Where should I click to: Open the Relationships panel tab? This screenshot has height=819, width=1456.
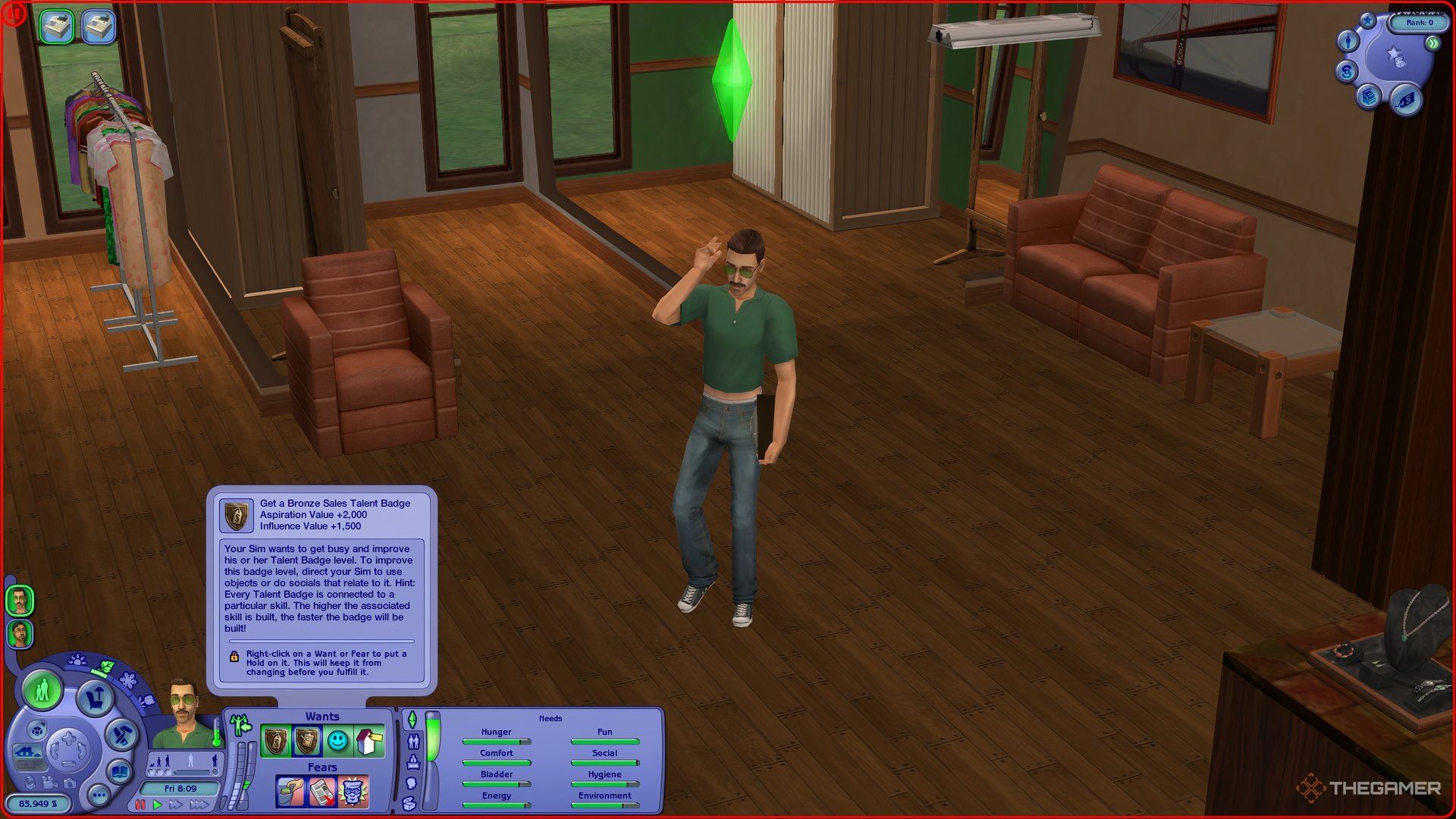tap(413, 741)
